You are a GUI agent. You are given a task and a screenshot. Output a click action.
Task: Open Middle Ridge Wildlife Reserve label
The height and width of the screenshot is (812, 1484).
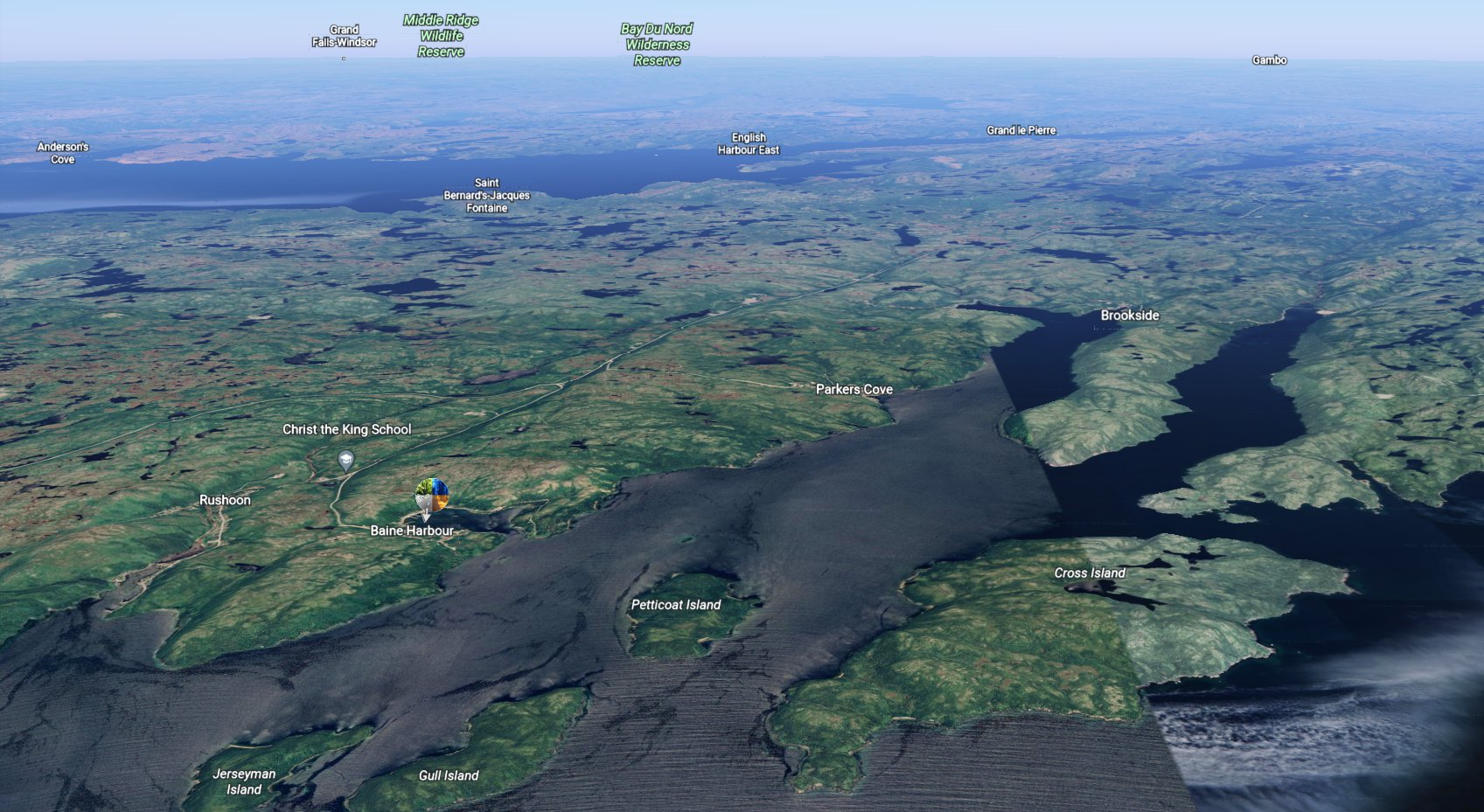[441, 36]
